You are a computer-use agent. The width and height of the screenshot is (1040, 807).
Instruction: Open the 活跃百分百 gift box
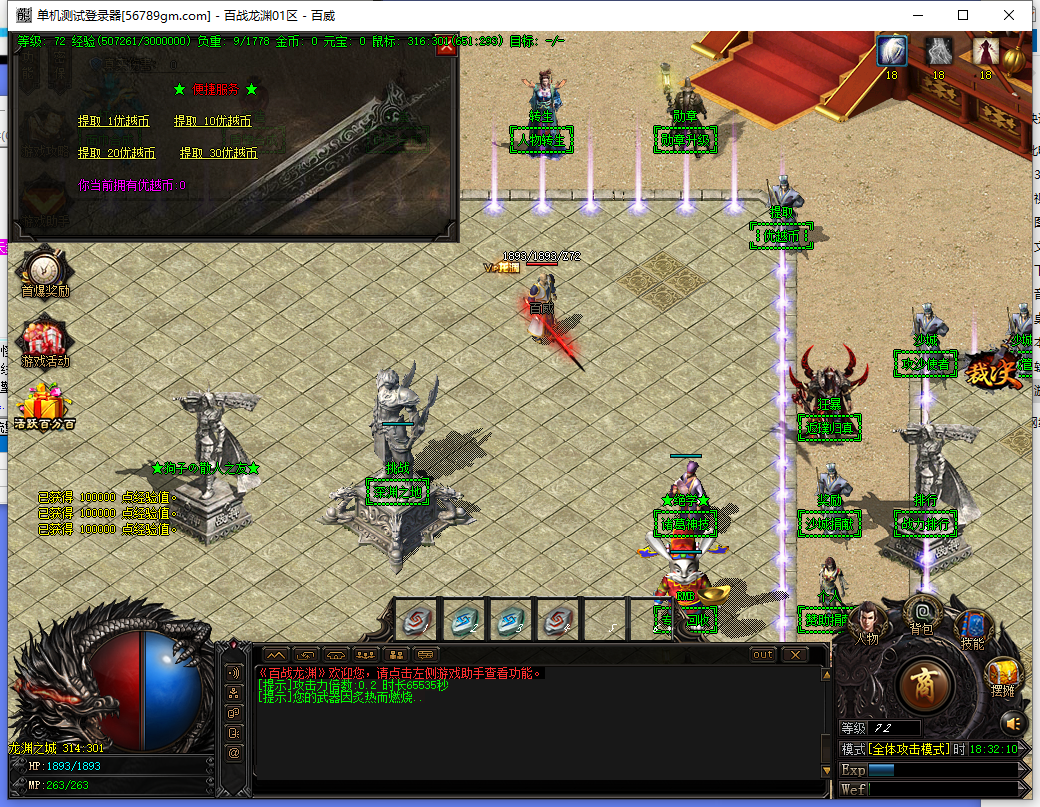click(x=45, y=406)
